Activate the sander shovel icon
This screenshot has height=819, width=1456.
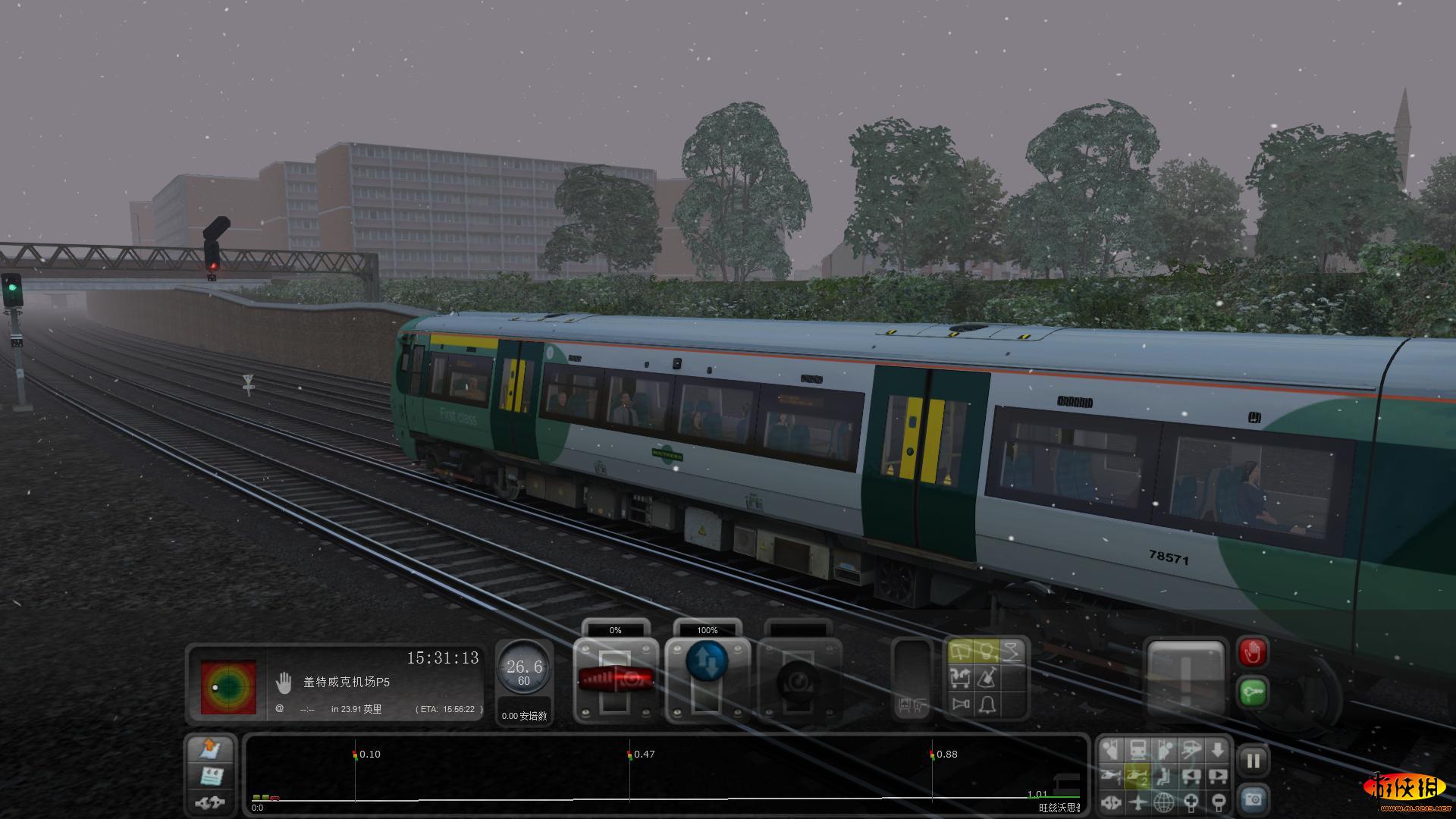(986, 677)
